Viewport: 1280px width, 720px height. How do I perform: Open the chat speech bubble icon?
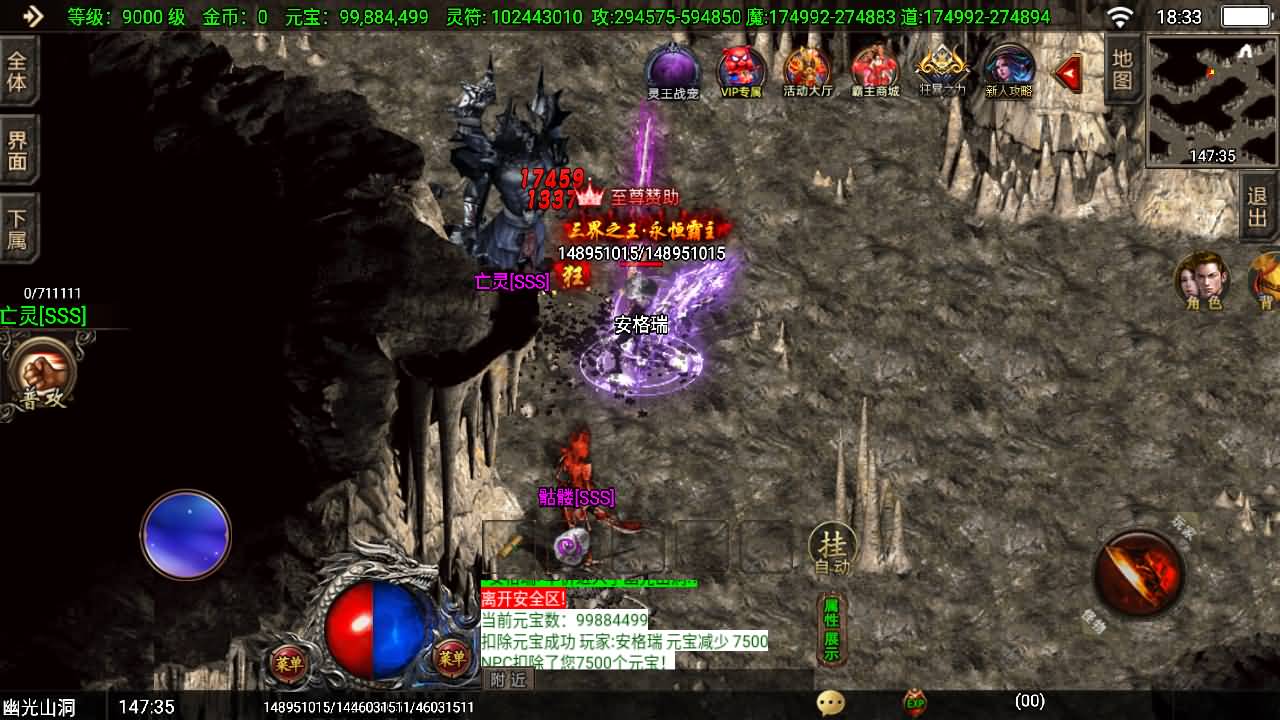[x=830, y=703]
